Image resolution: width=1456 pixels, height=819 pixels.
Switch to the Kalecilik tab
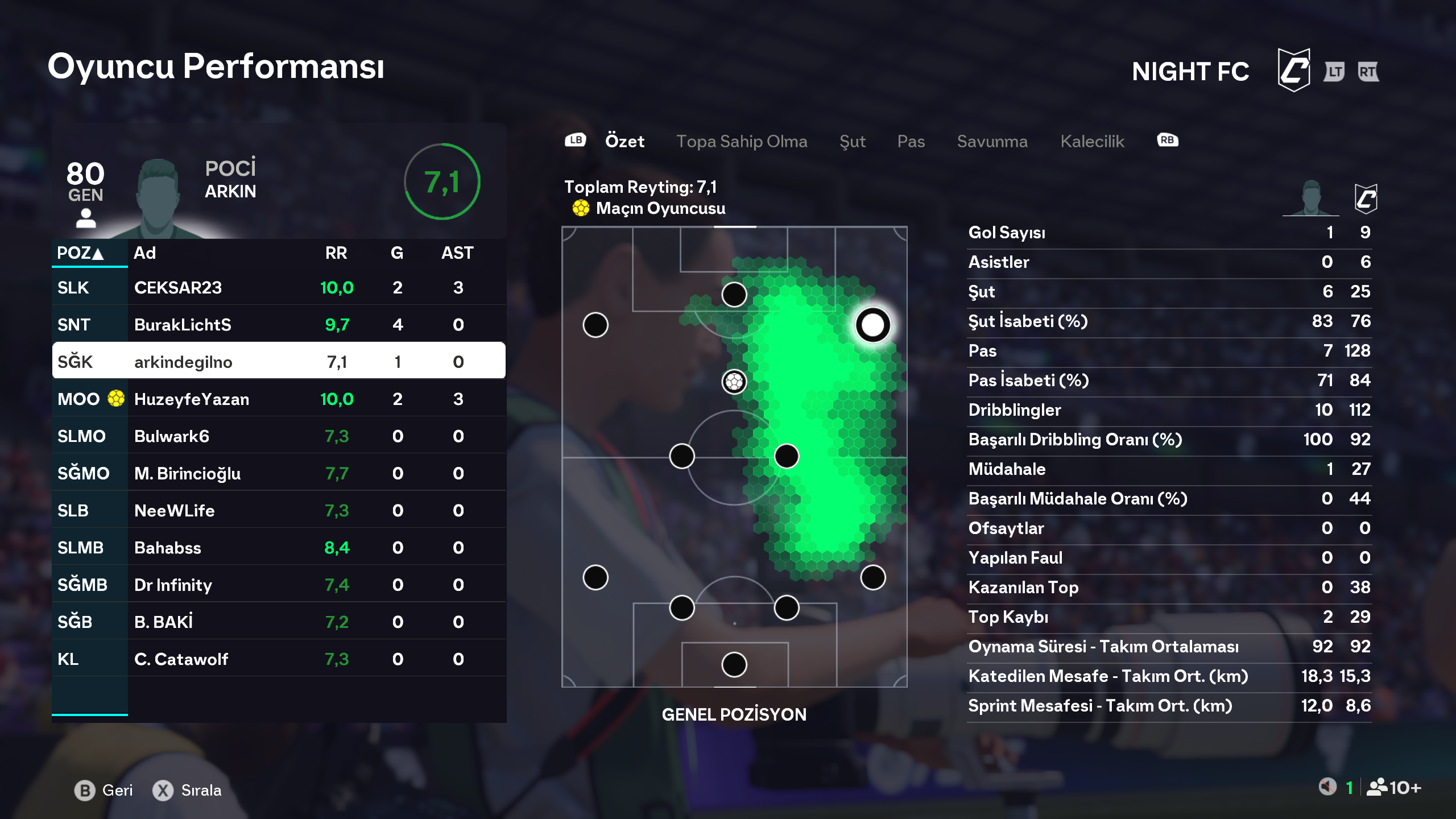(1092, 141)
